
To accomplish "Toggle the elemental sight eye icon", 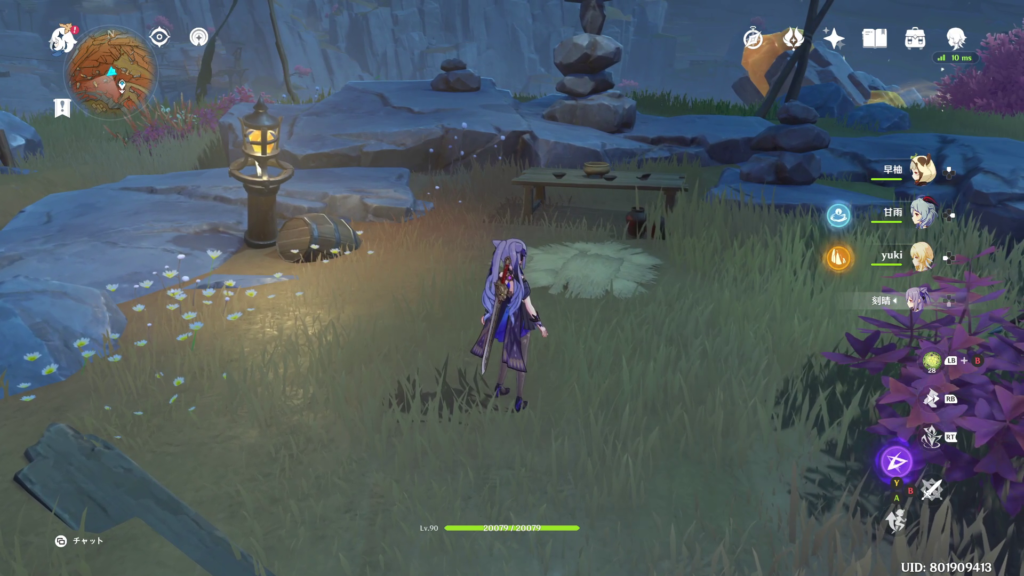I will [159, 37].
